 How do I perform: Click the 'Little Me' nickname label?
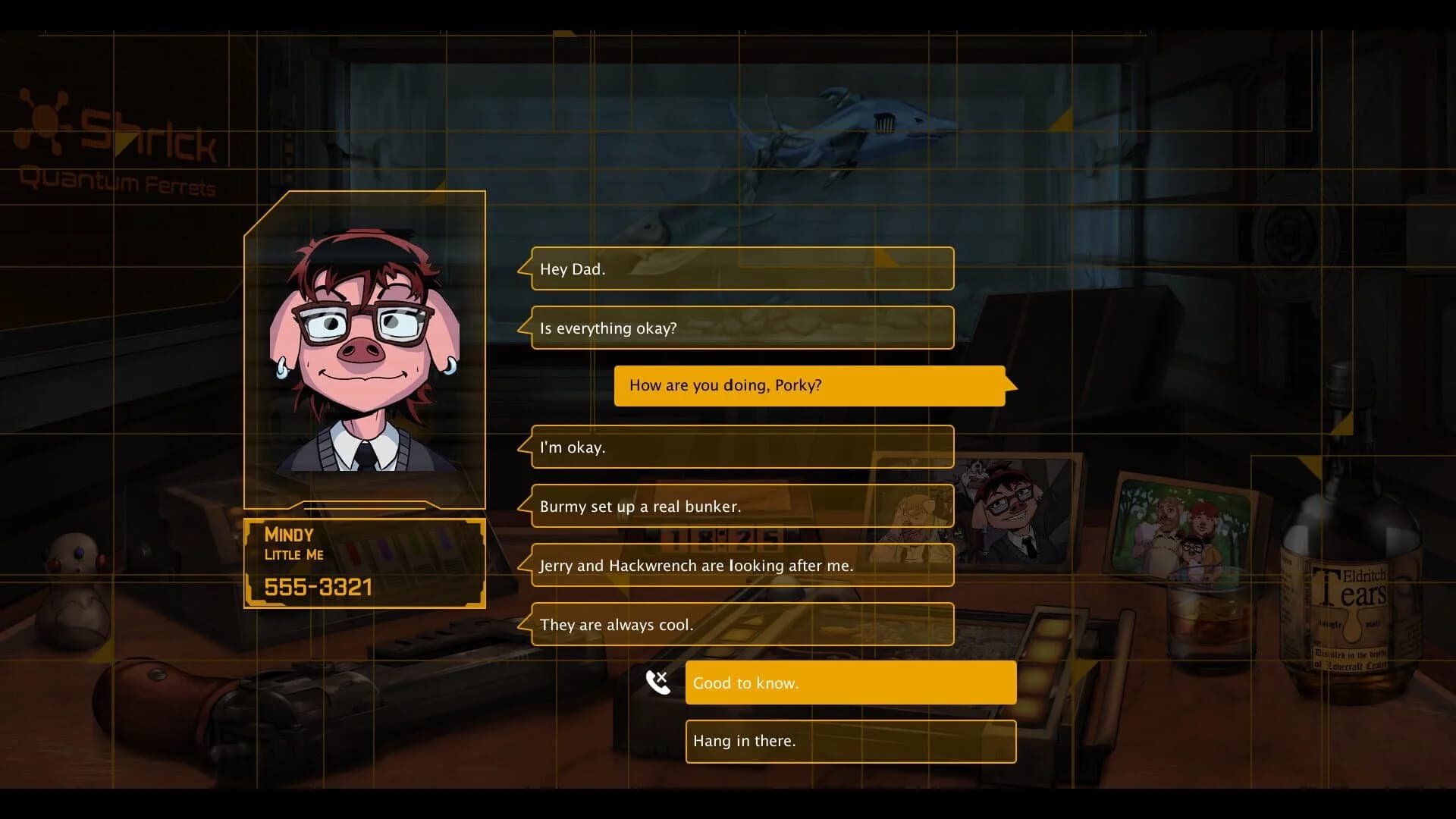tap(293, 554)
